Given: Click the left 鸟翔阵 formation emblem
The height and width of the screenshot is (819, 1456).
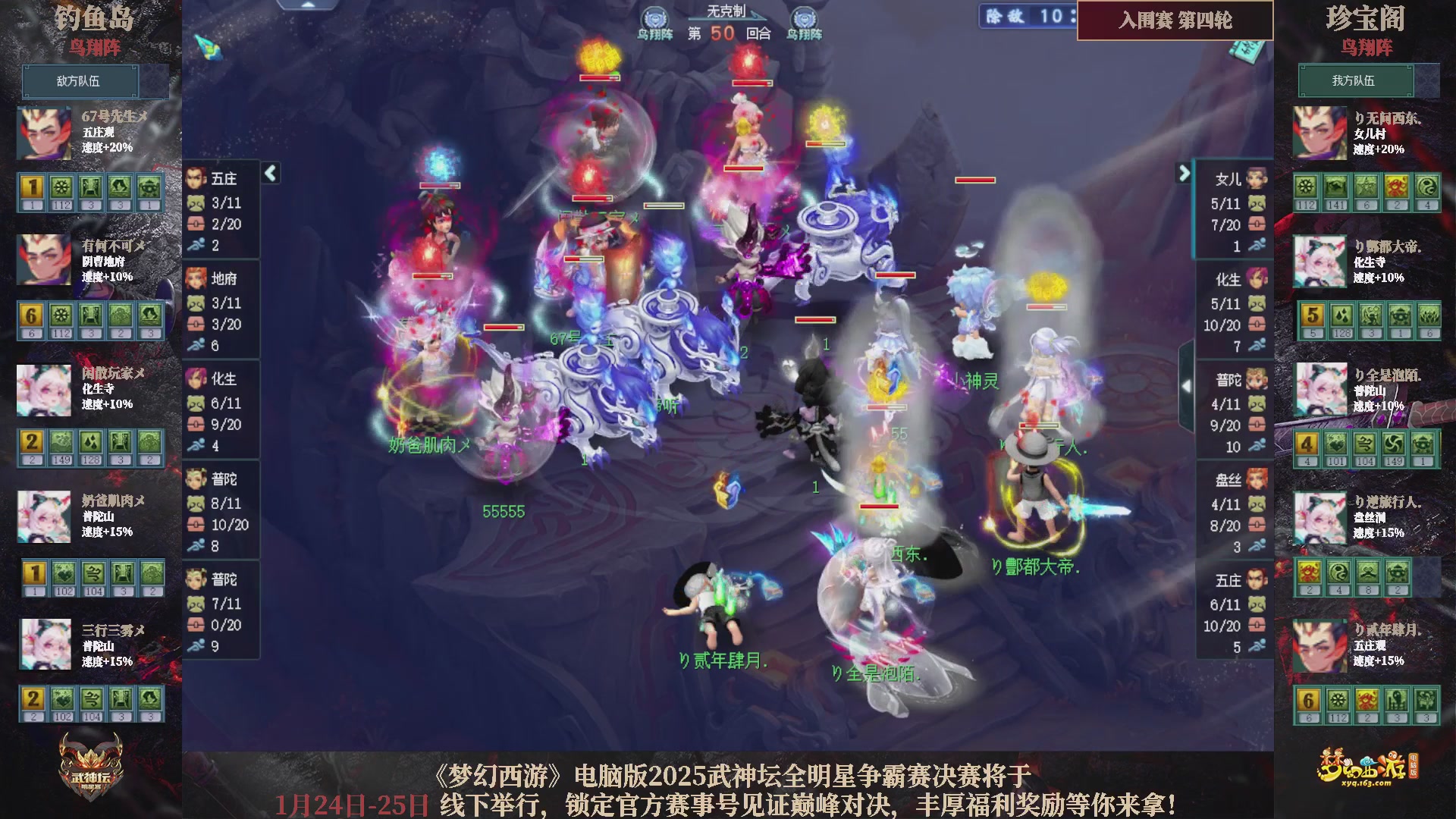Looking at the screenshot, I should [x=657, y=17].
